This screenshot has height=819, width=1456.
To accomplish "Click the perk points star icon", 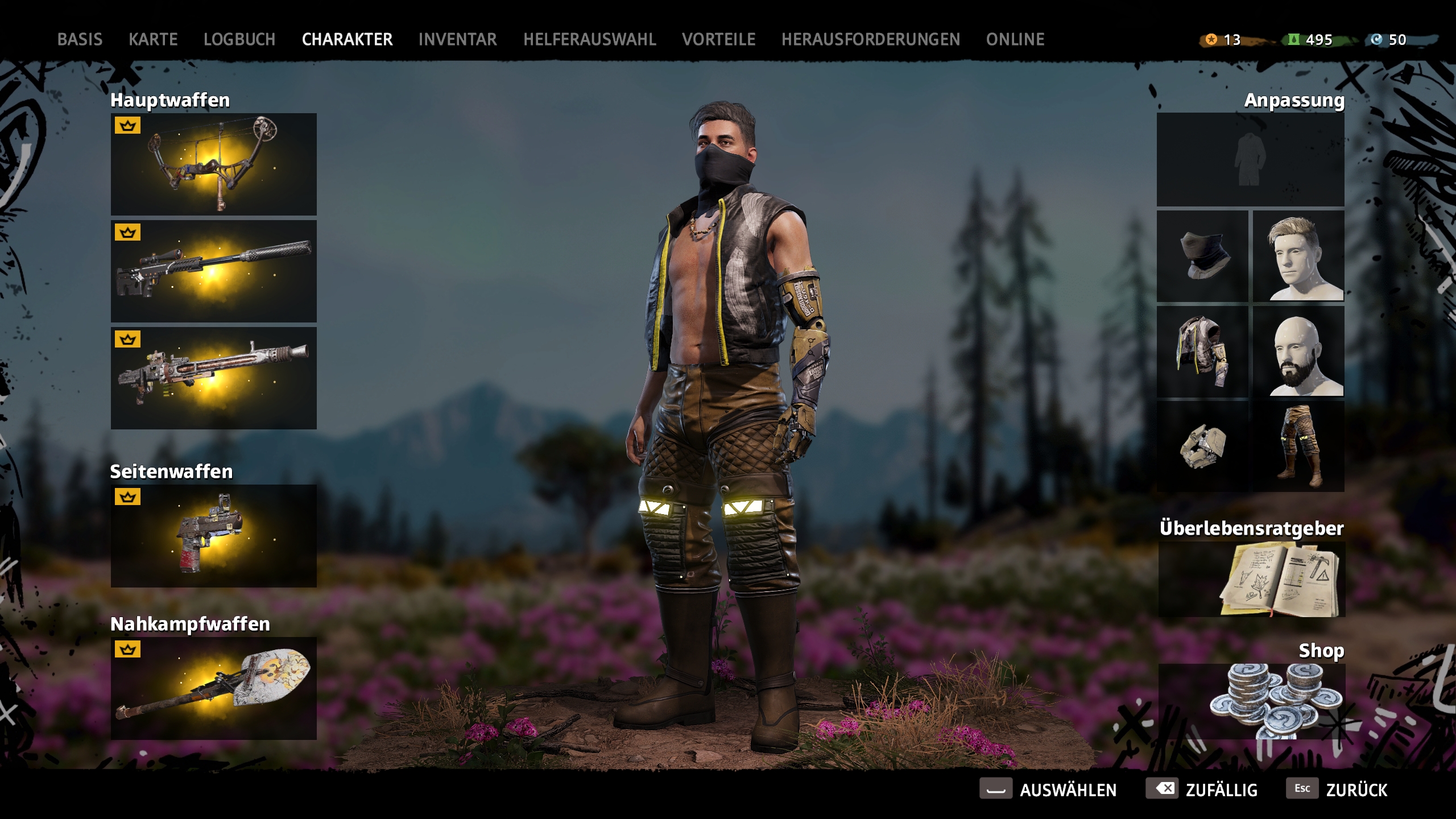I will click(x=1210, y=40).
